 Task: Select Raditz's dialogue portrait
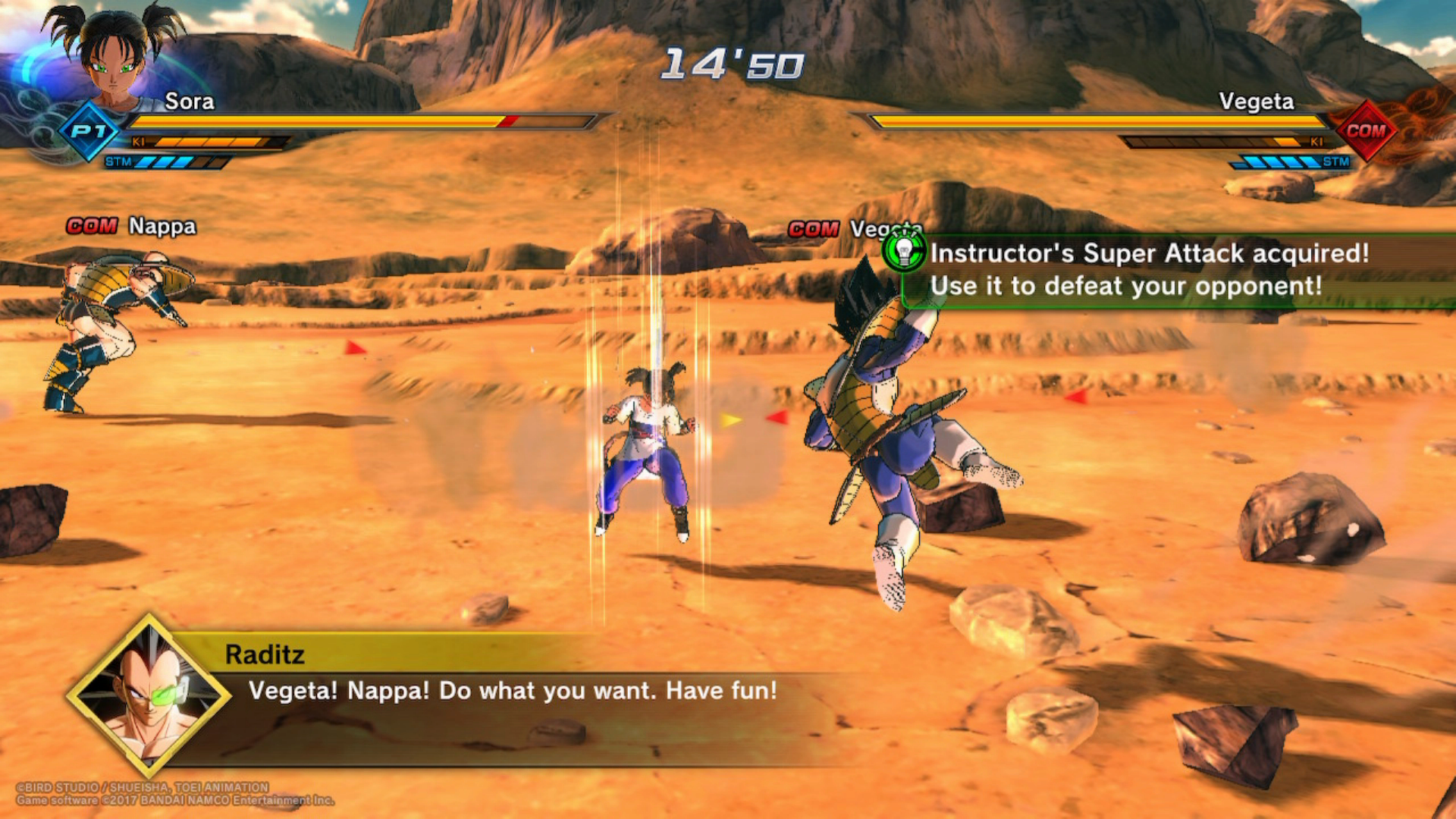click(x=149, y=695)
